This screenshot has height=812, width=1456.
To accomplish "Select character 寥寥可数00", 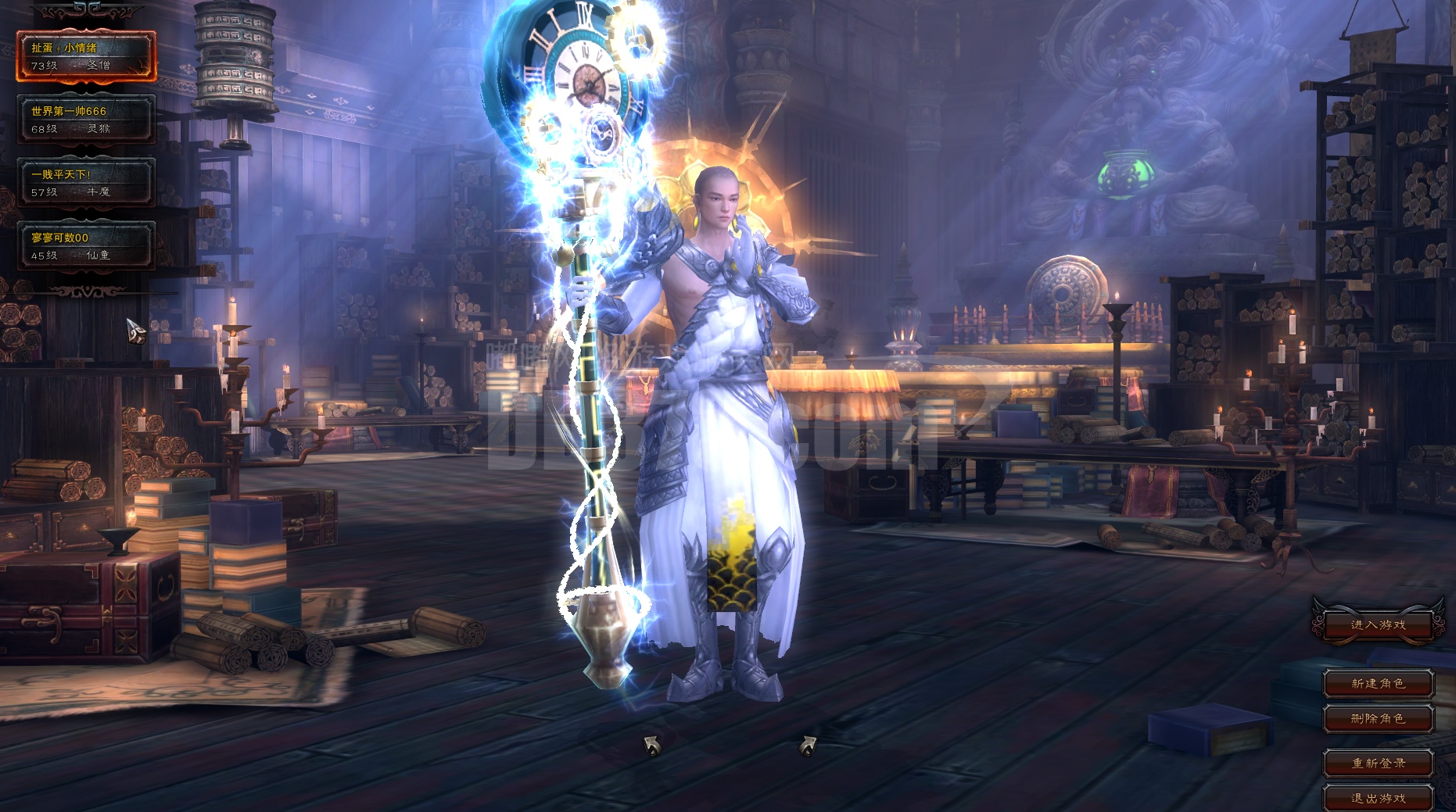I will [x=86, y=246].
